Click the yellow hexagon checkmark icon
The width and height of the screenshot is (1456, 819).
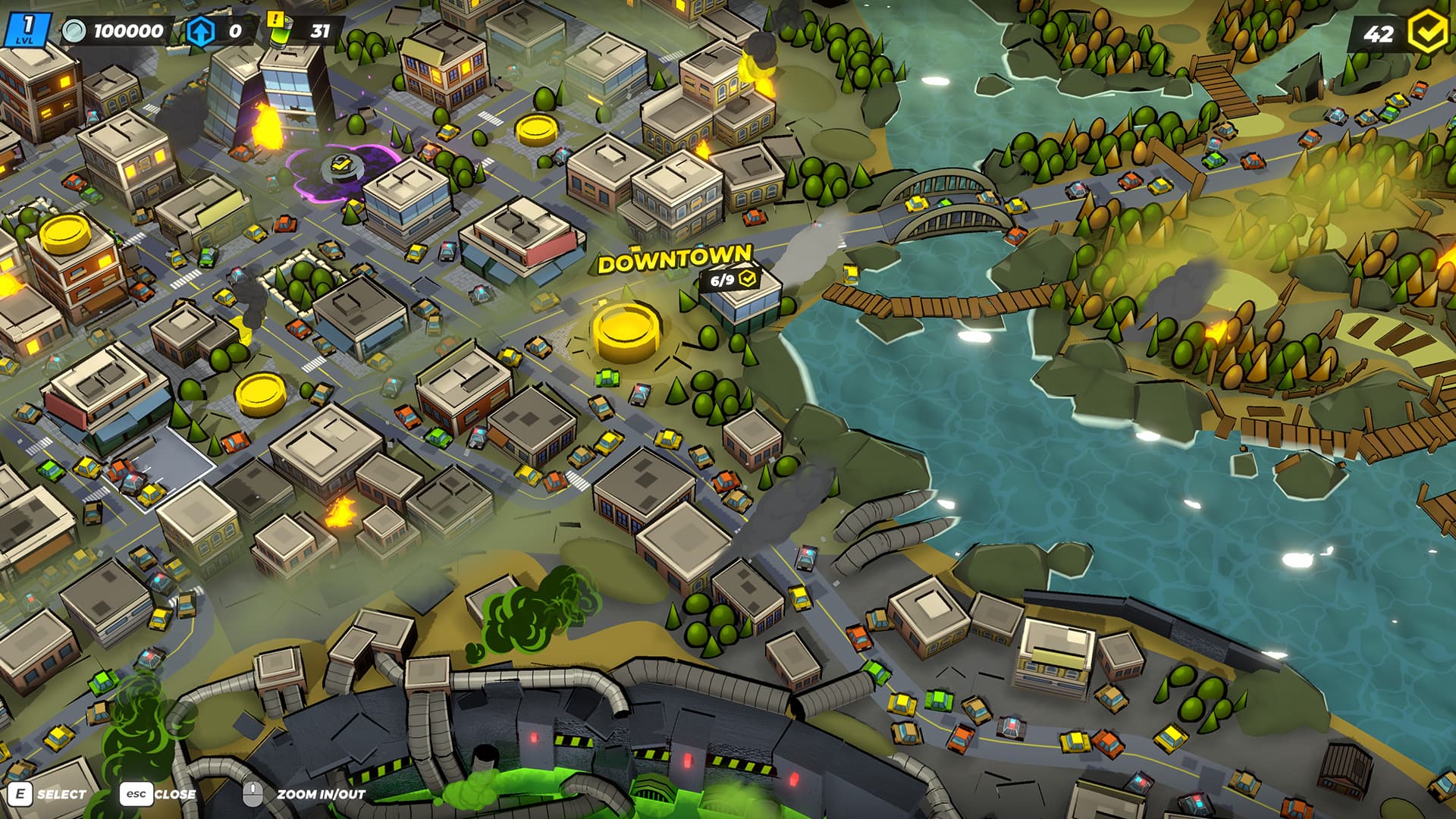click(x=1429, y=32)
